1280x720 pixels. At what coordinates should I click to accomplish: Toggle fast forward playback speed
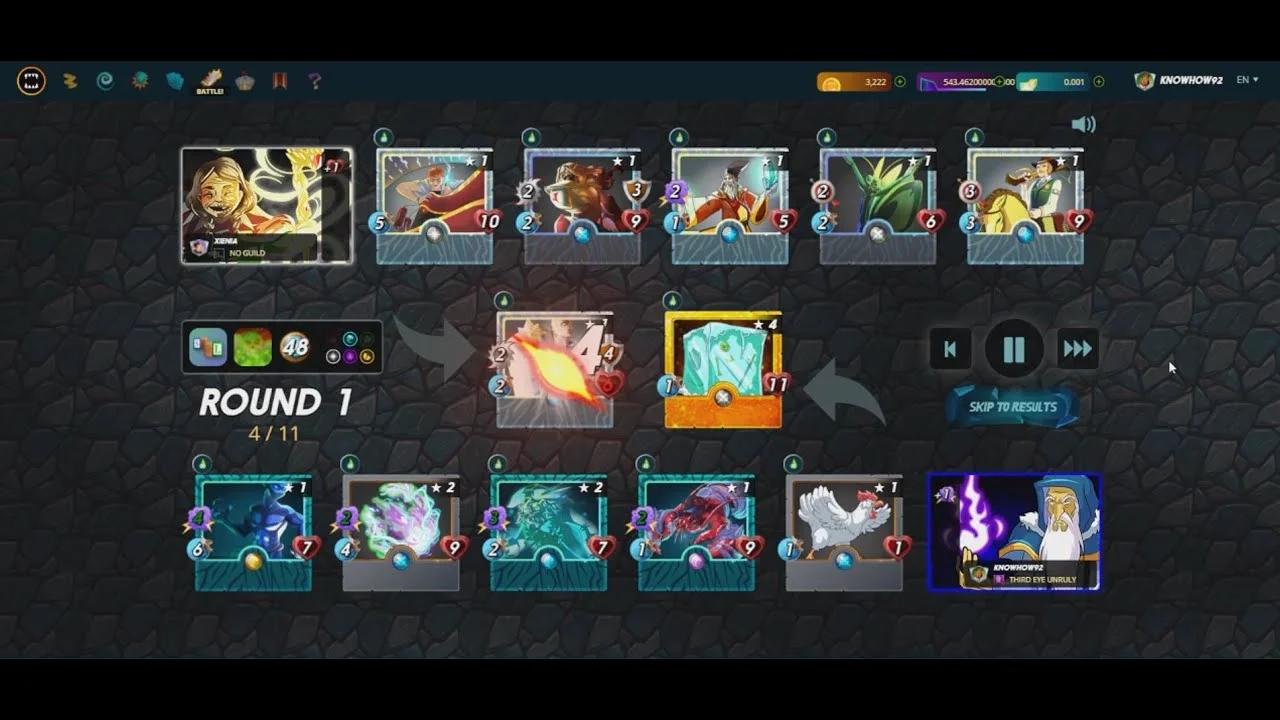point(1077,350)
